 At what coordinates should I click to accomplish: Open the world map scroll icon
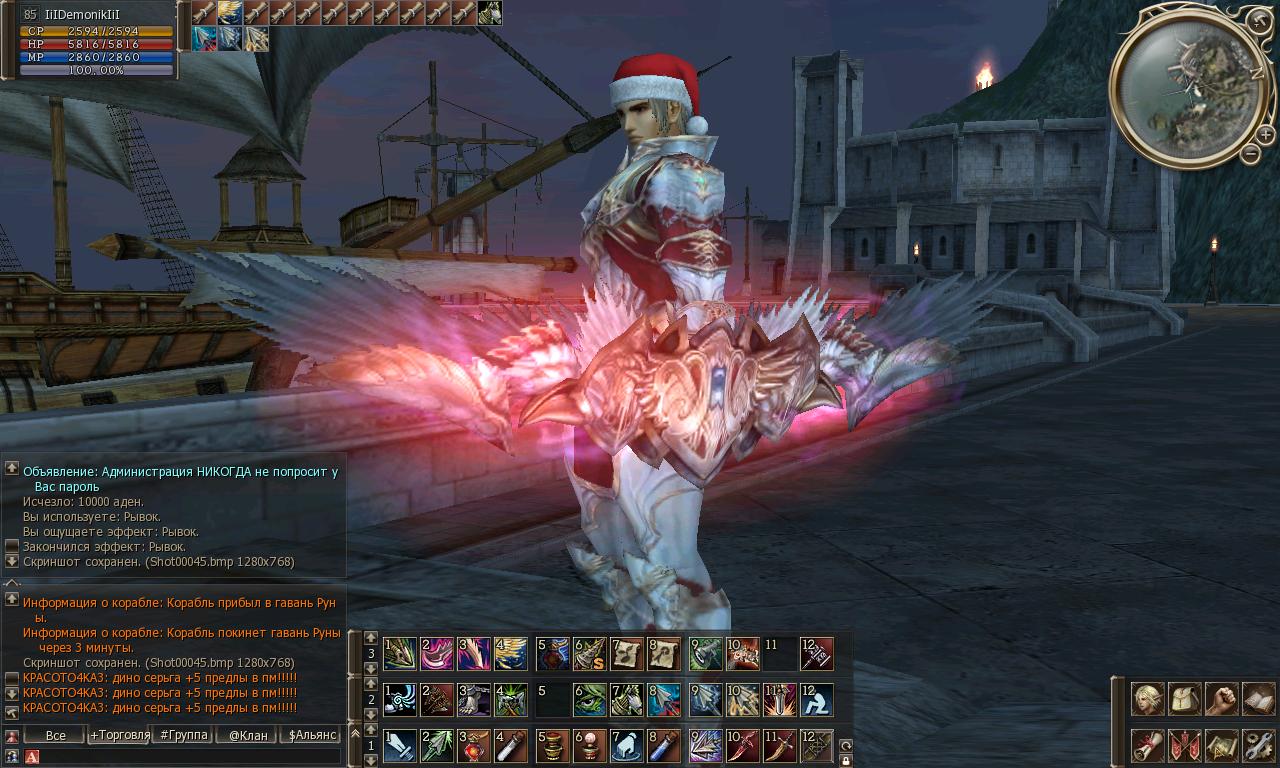[x=1221, y=745]
